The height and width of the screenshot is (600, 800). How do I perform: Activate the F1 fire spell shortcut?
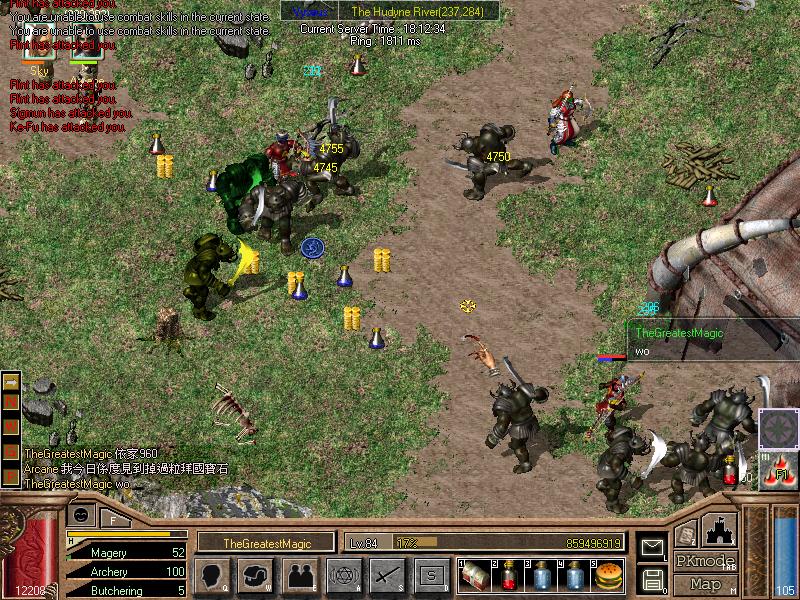point(778,472)
